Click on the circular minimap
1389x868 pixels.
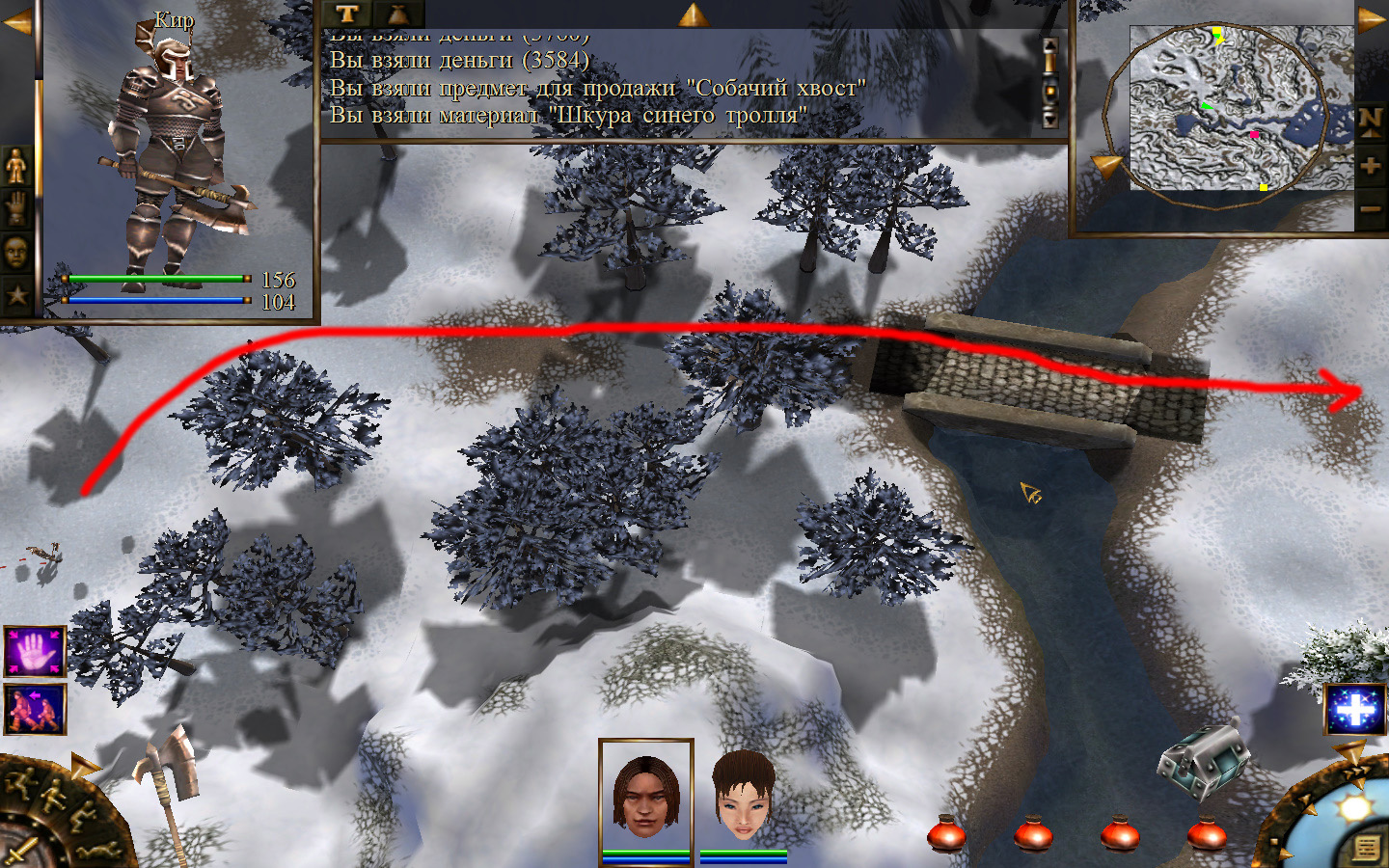pos(1217,108)
